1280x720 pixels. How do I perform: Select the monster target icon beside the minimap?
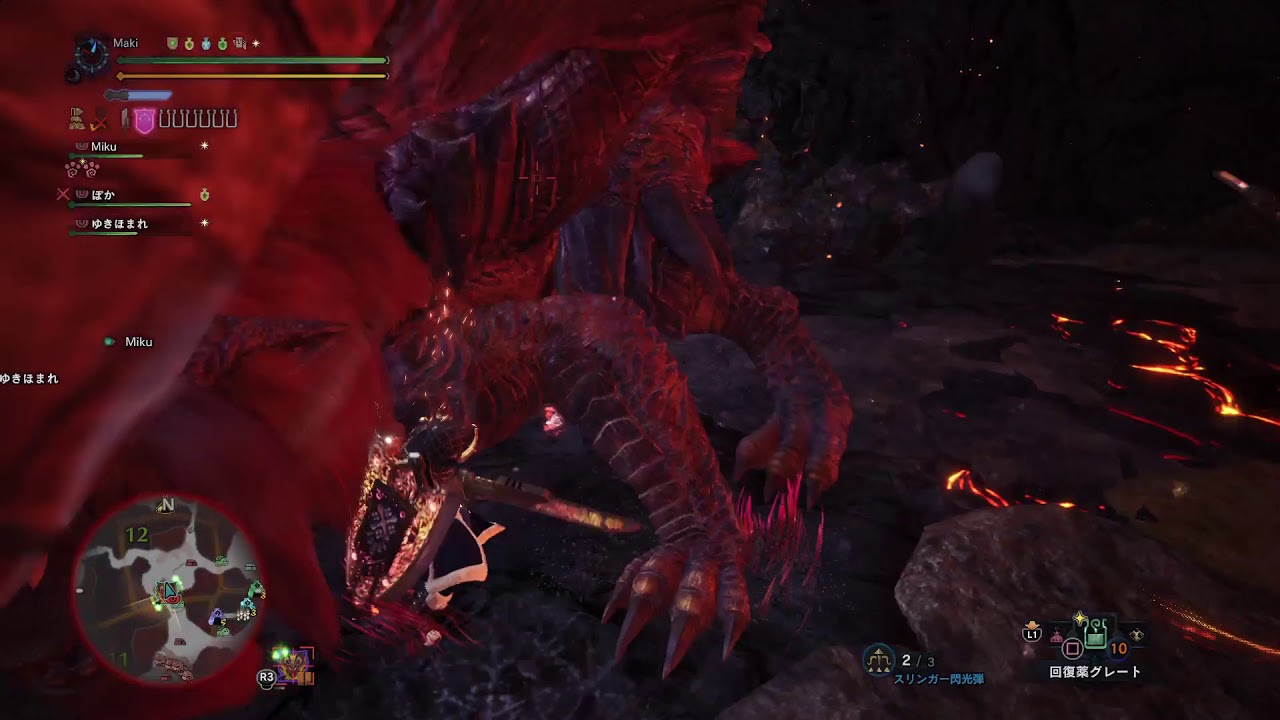point(295,663)
